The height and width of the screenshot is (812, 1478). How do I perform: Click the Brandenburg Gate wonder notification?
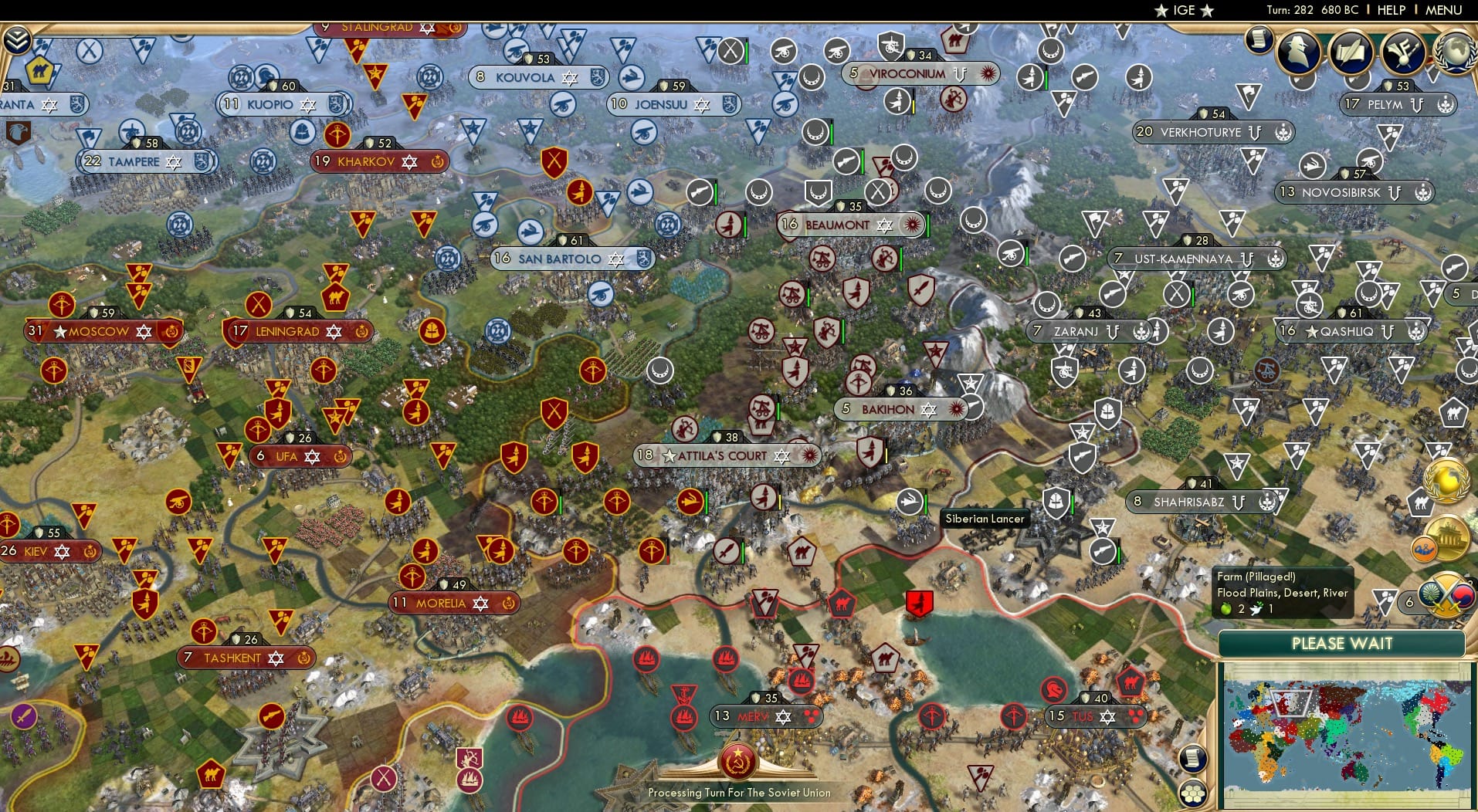[1449, 539]
